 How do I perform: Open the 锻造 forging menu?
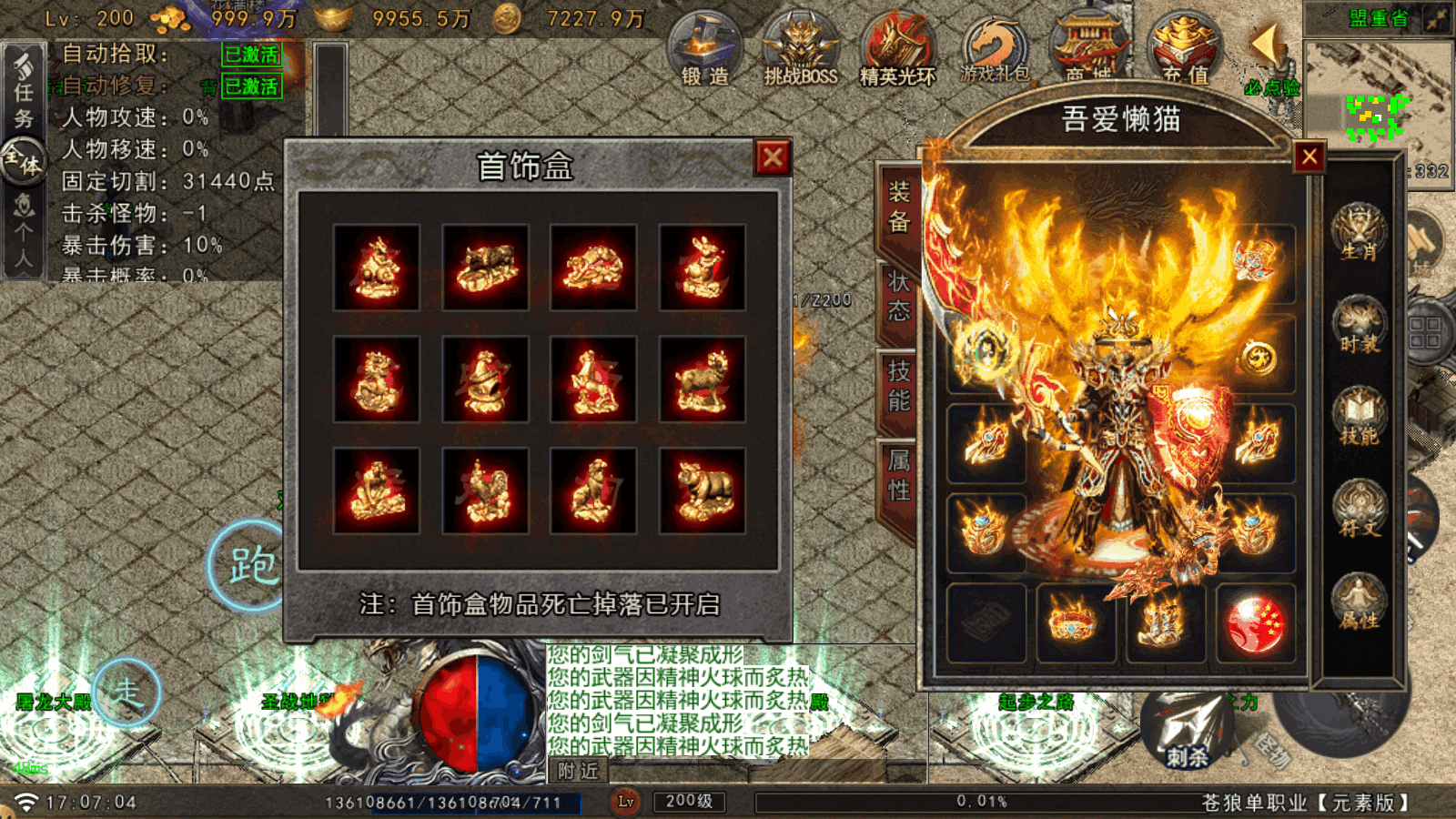click(705, 49)
